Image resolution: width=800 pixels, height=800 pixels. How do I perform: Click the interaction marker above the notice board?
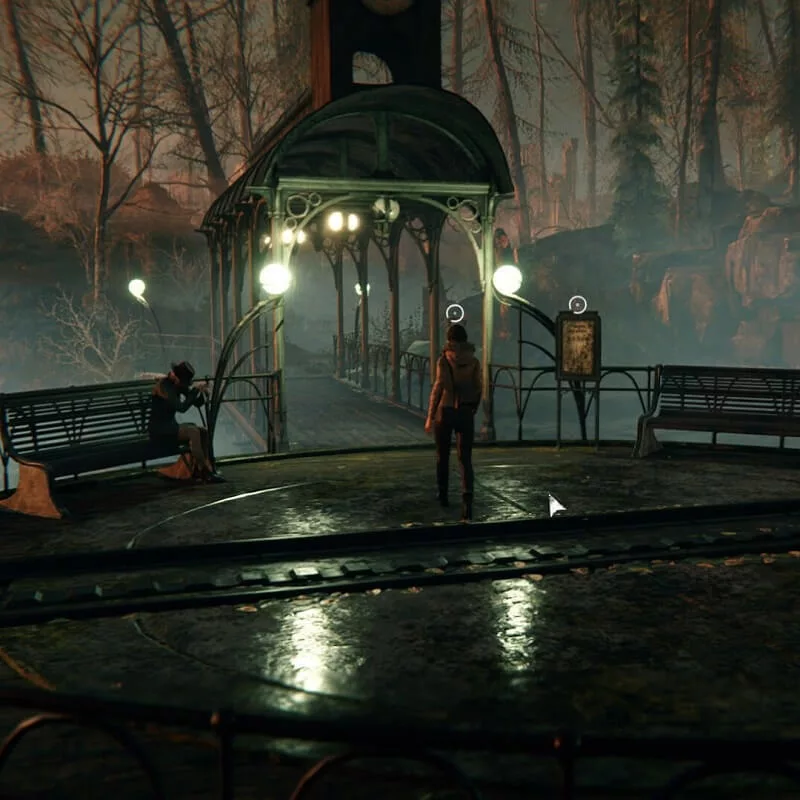(x=577, y=304)
